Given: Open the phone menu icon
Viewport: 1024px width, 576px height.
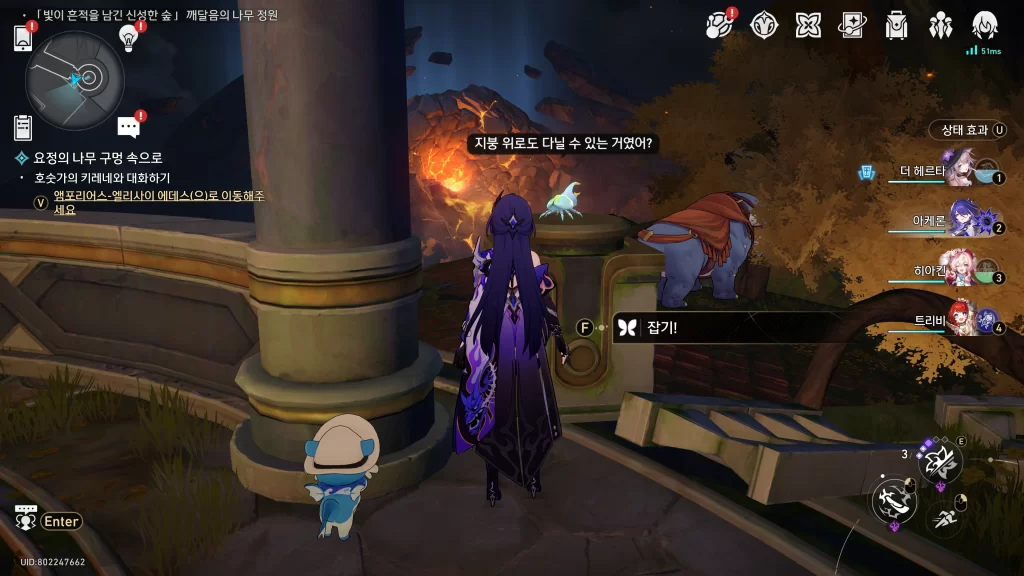Looking at the screenshot, I should point(24,38).
